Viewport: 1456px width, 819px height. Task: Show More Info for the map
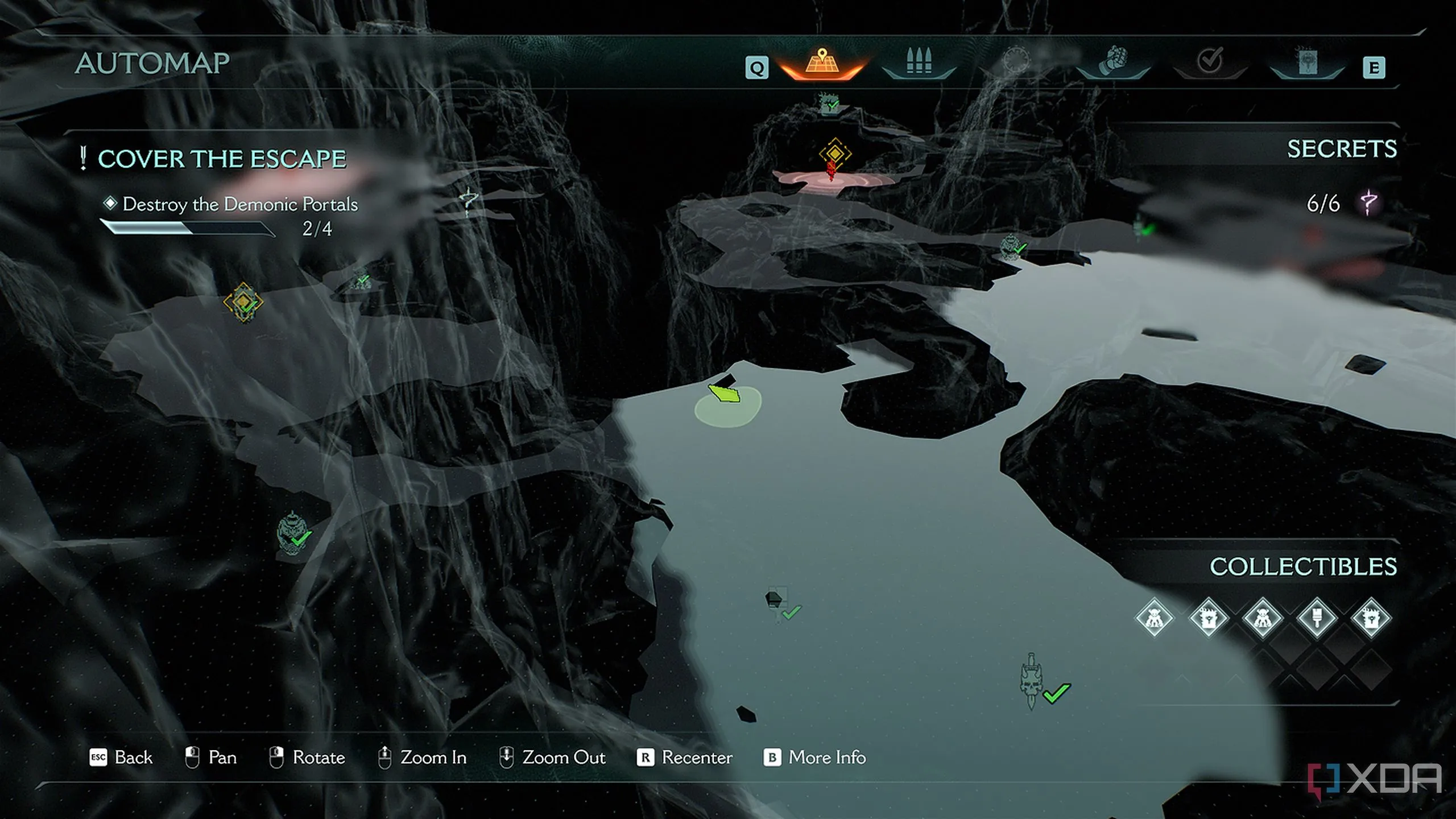[x=814, y=758]
